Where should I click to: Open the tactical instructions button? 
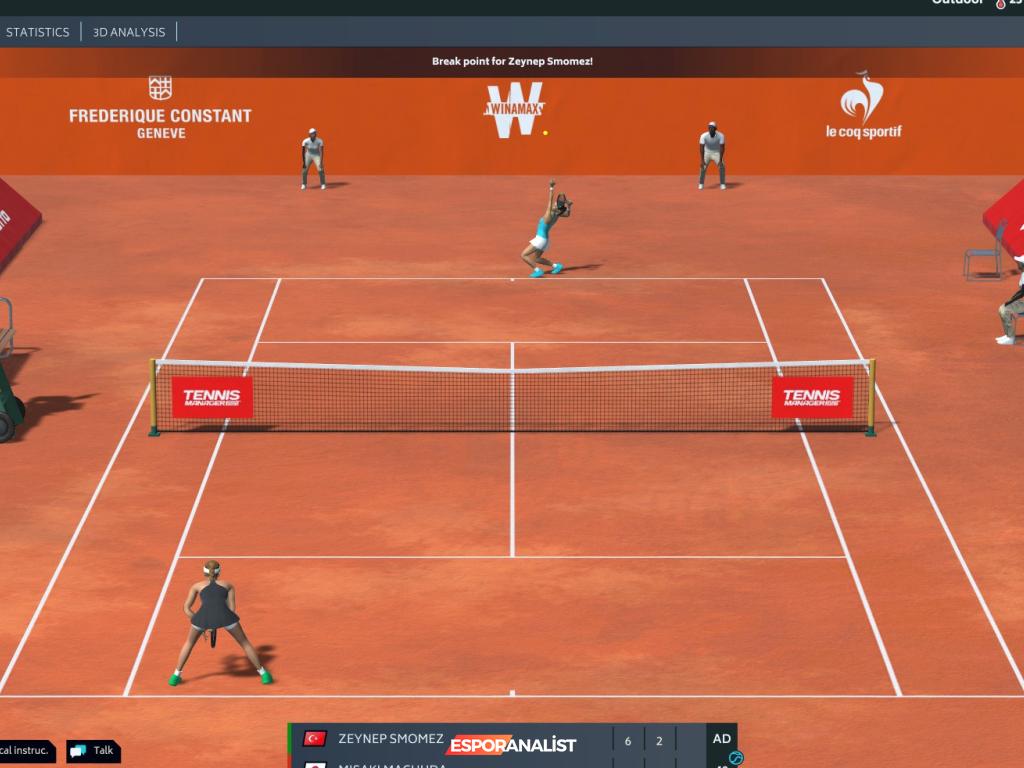tap(25, 750)
